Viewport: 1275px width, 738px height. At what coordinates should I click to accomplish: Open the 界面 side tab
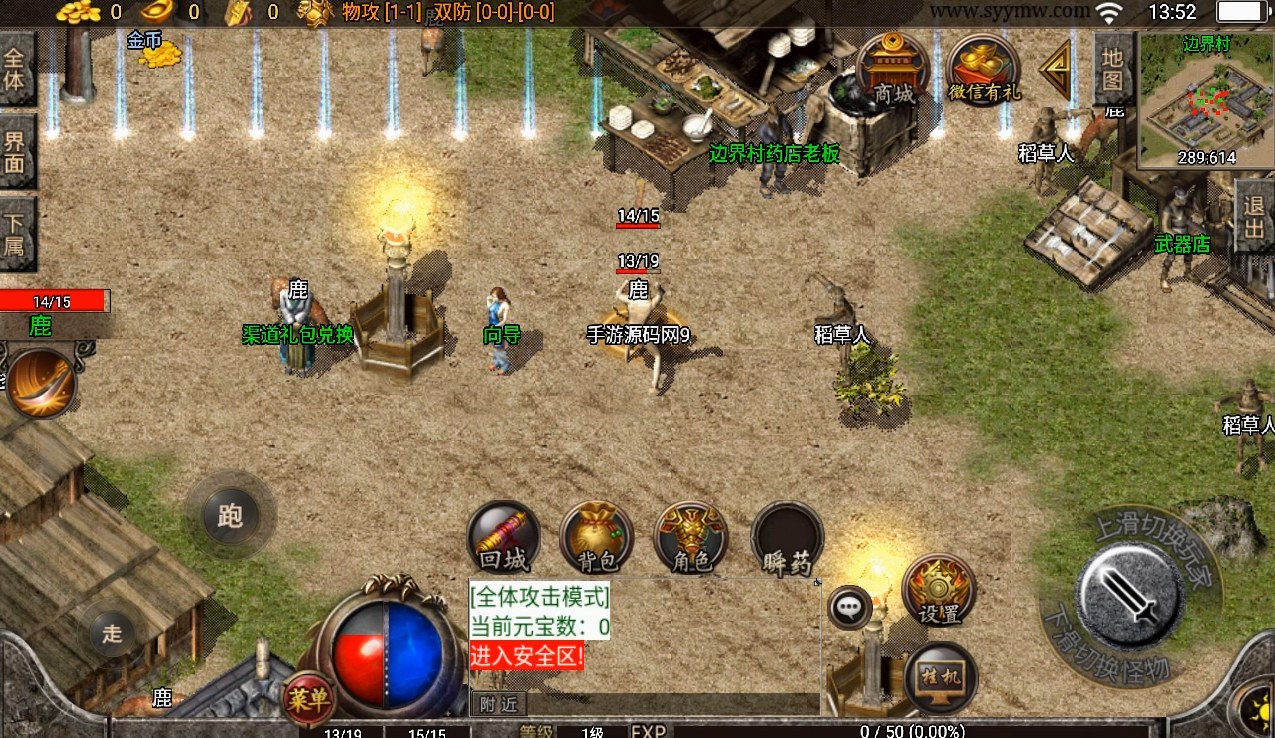16,149
